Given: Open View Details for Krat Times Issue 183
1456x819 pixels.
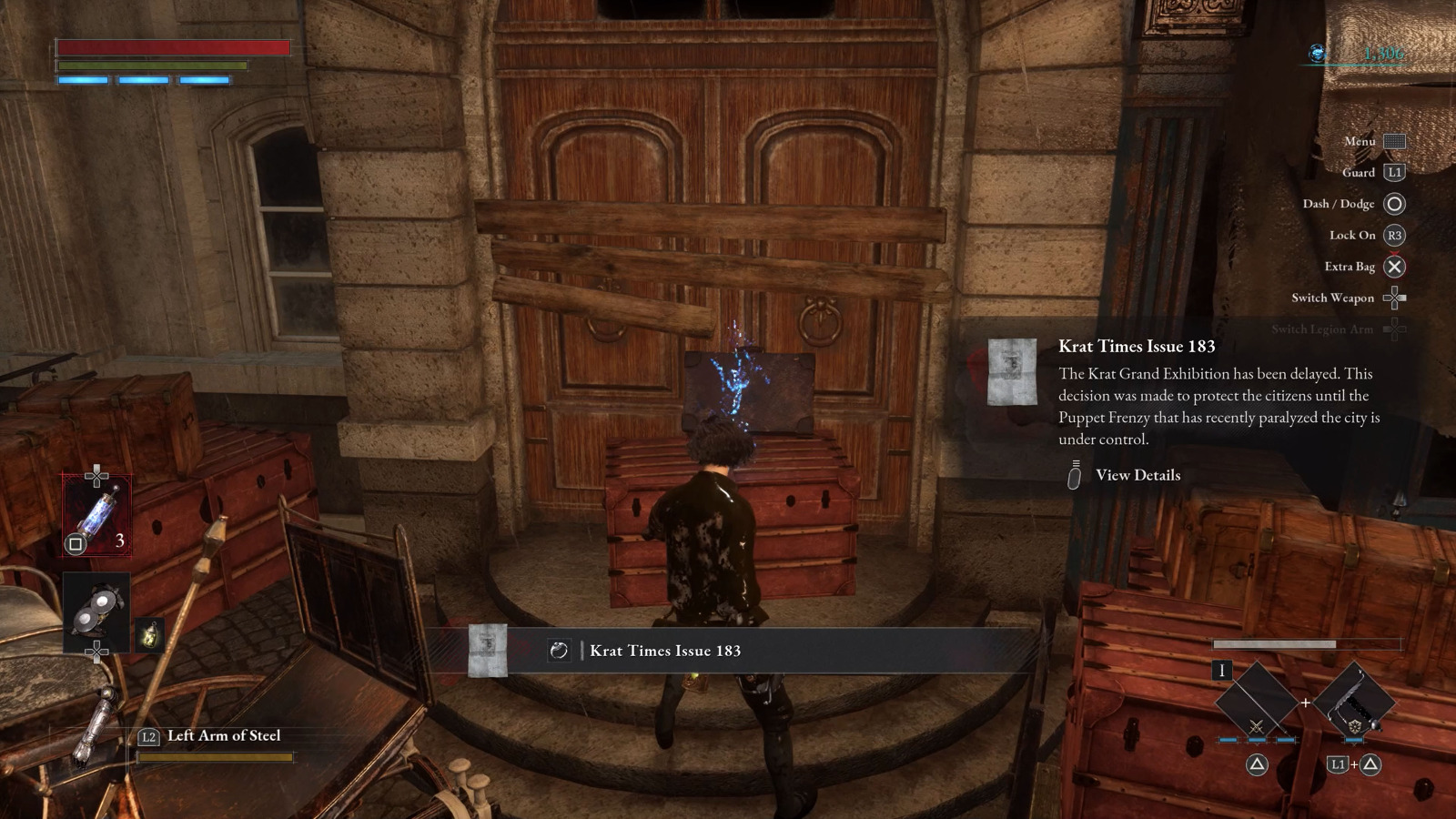Looking at the screenshot, I should 1137,475.
